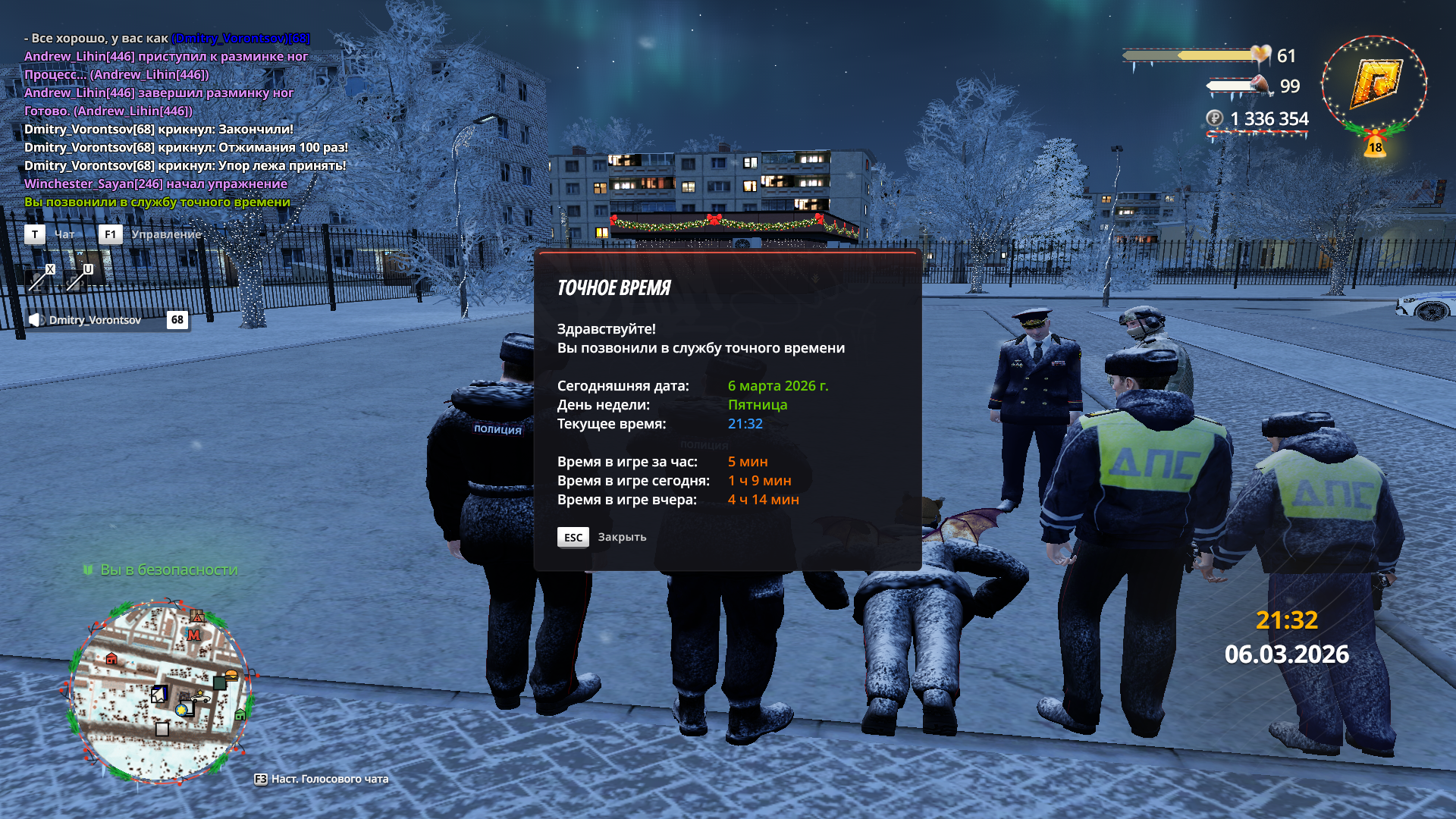Click the golden server logo in wreath
Image resolution: width=1456 pixels, height=819 pixels.
pos(1374,85)
